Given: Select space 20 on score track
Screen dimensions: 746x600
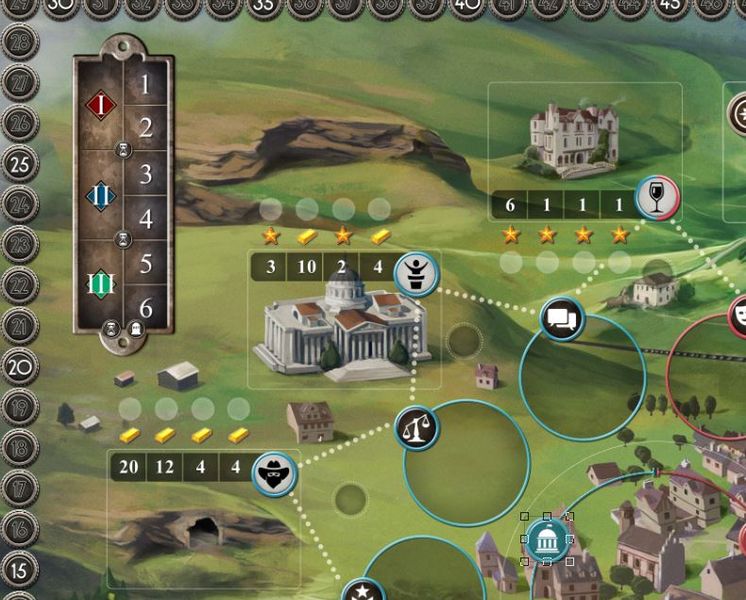Looking at the screenshot, I should 20,367.
